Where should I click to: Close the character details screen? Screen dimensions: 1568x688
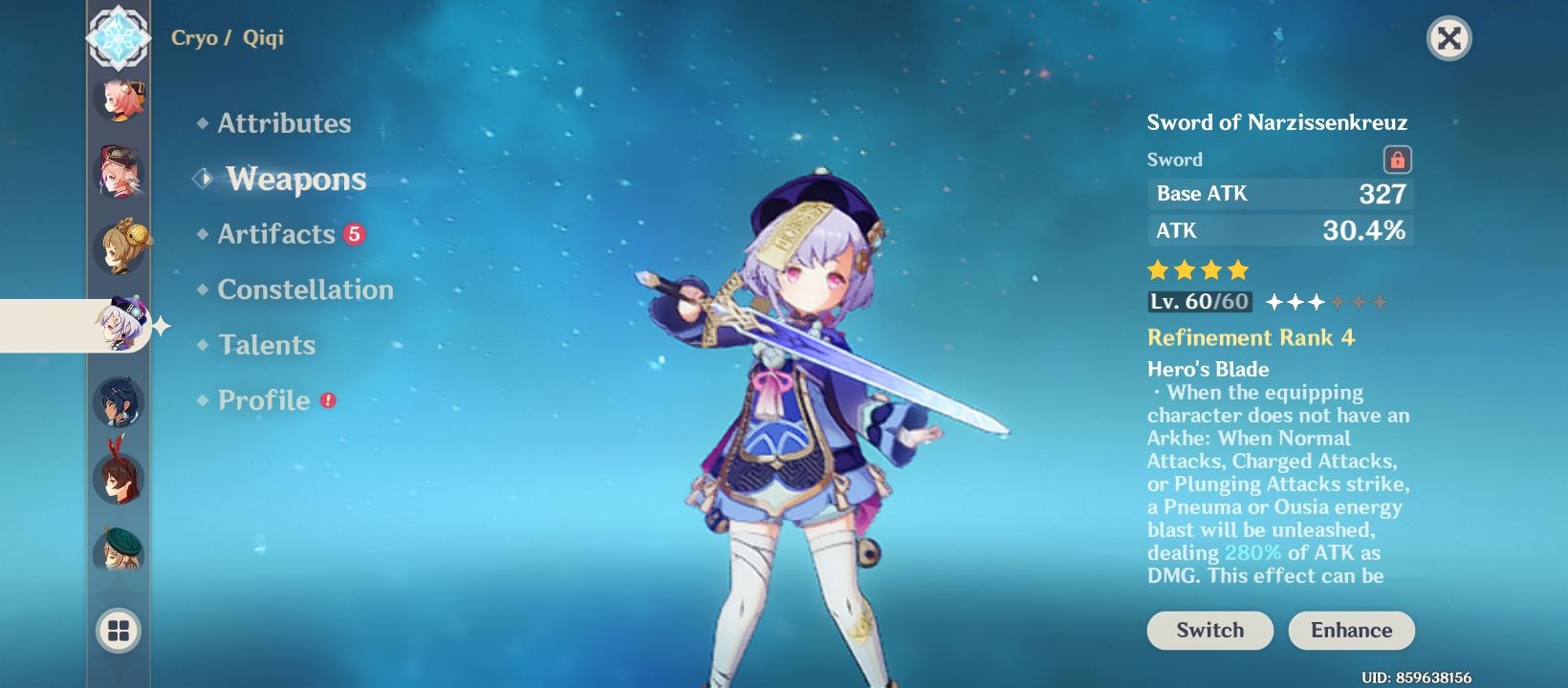click(x=1450, y=40)
